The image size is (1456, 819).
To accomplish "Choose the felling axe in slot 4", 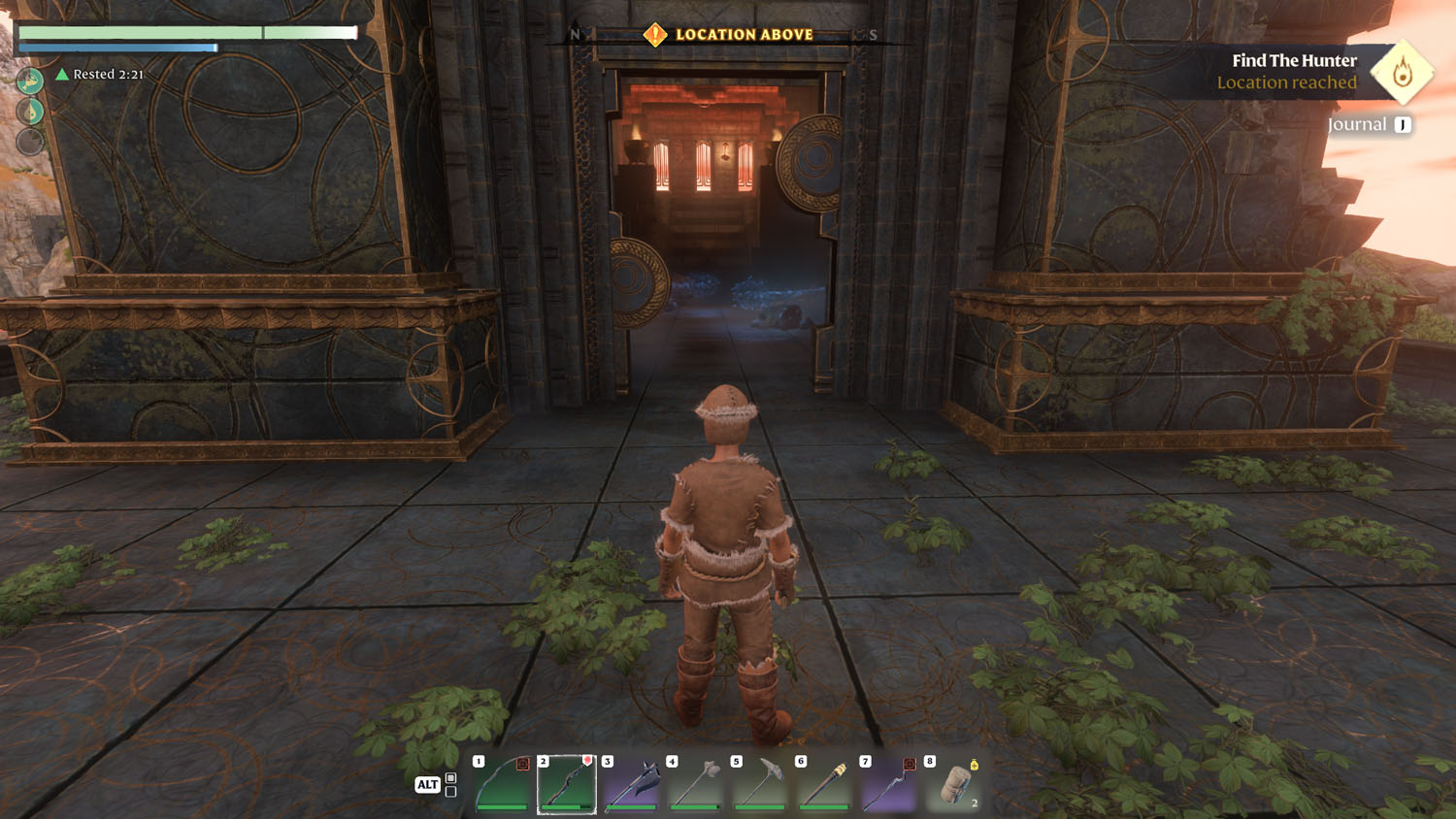I will coord(696,783).
